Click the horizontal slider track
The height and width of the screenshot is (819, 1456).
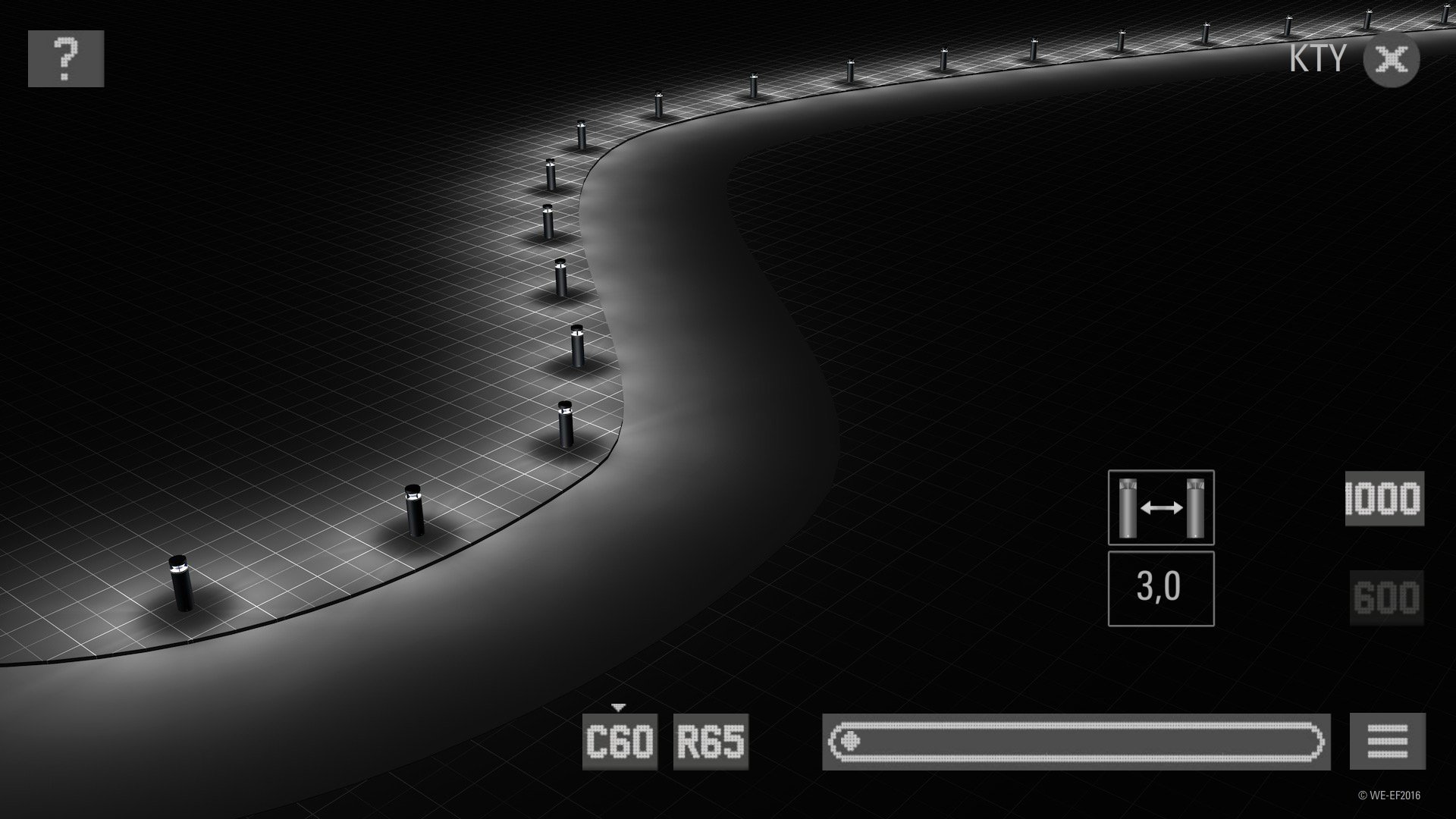pos(1076,742)
